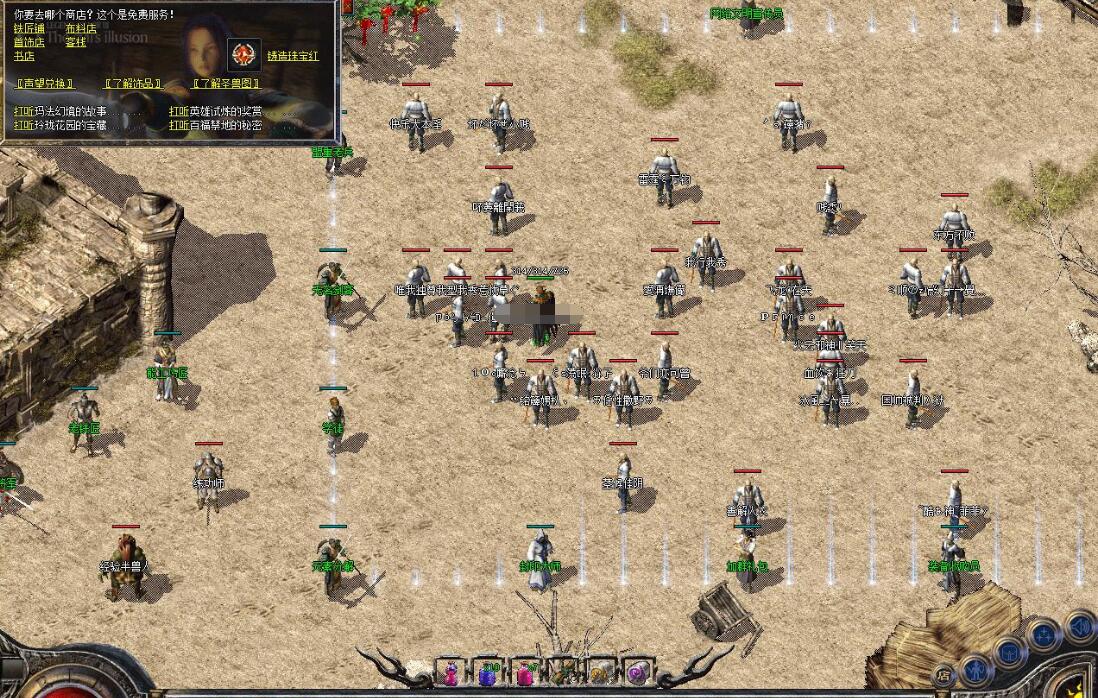Pick the 客栈 inn option
Screen dimensions: 1098x698
[76, 42]
